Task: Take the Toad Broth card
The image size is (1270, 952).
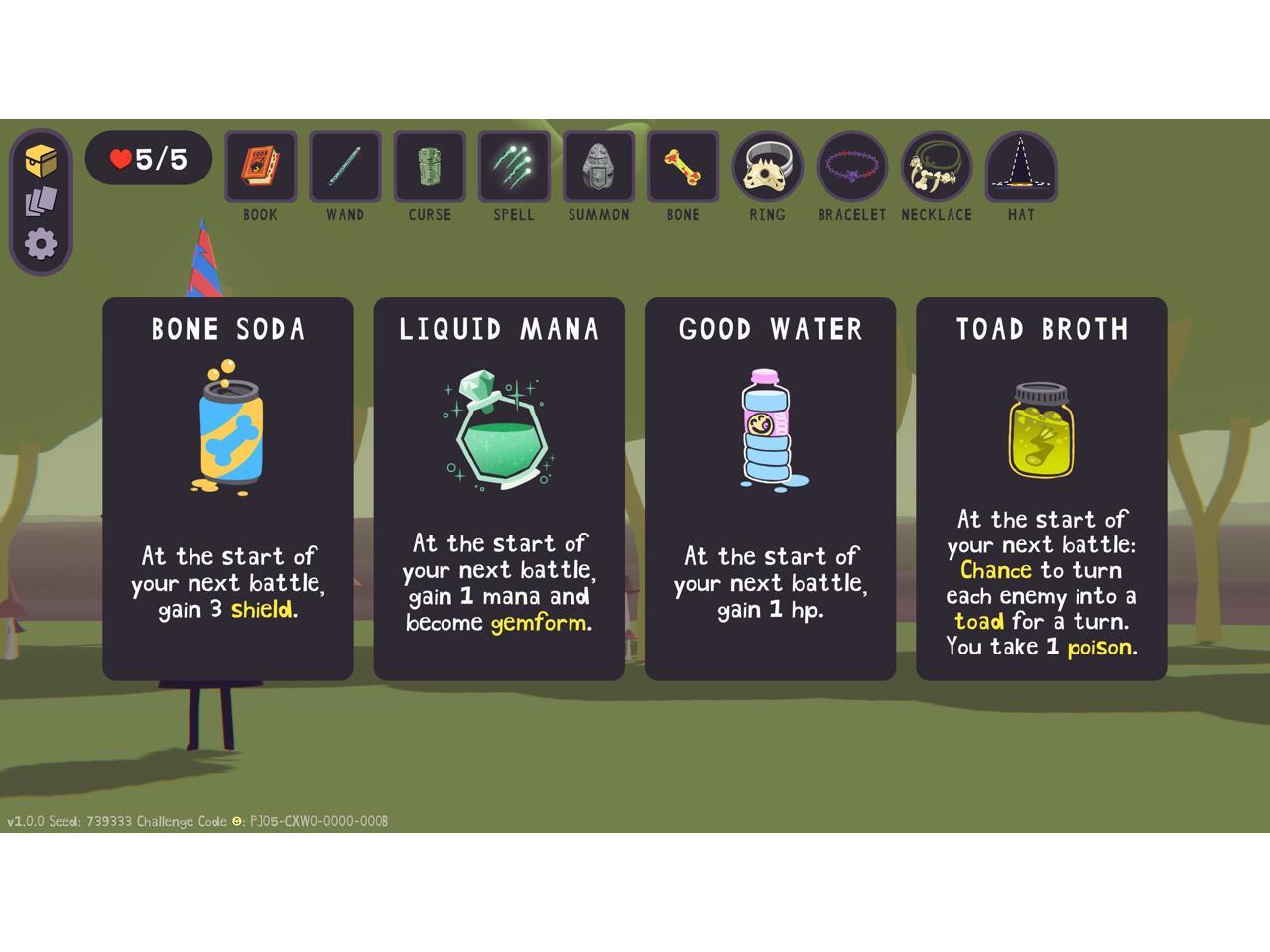Action: pos(1041,488)
